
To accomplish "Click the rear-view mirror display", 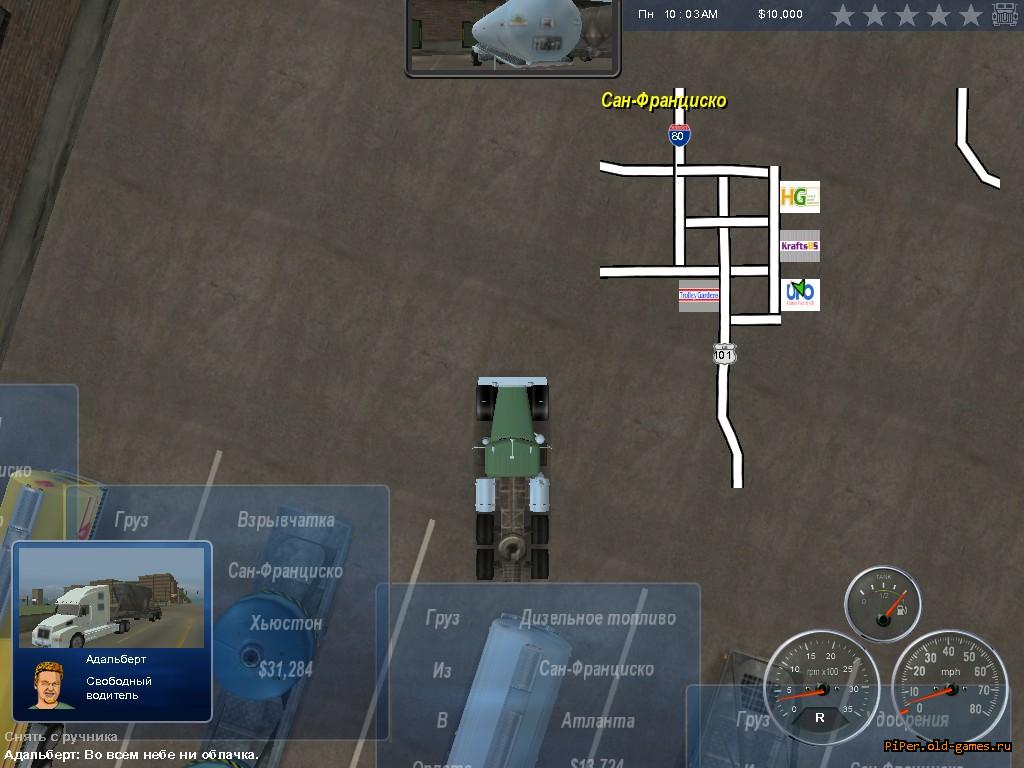I will 513,38.
